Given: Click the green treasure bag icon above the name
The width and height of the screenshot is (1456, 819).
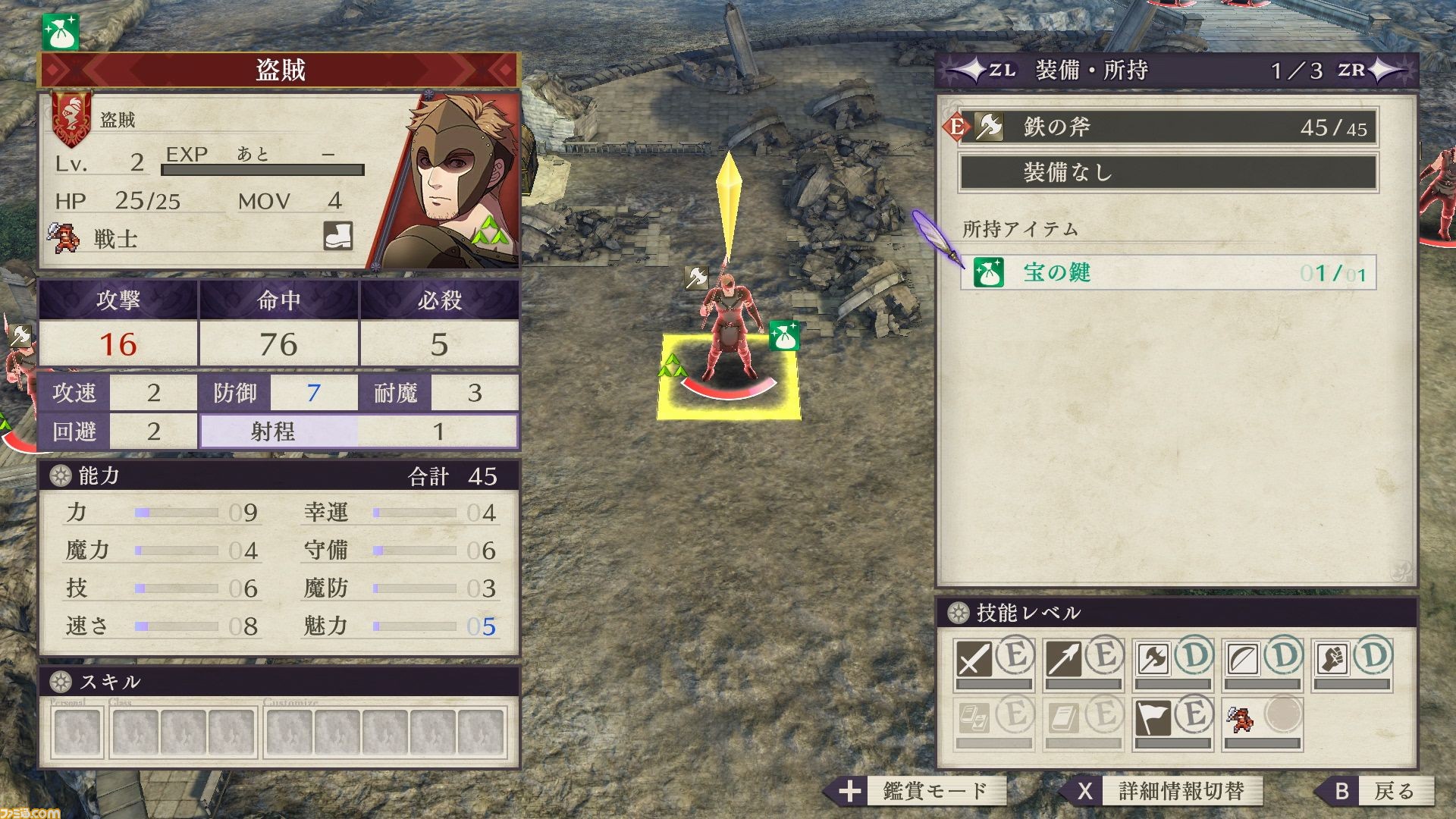Looking at the screenshot, I should pyautogui.click(x=60, y=33).
